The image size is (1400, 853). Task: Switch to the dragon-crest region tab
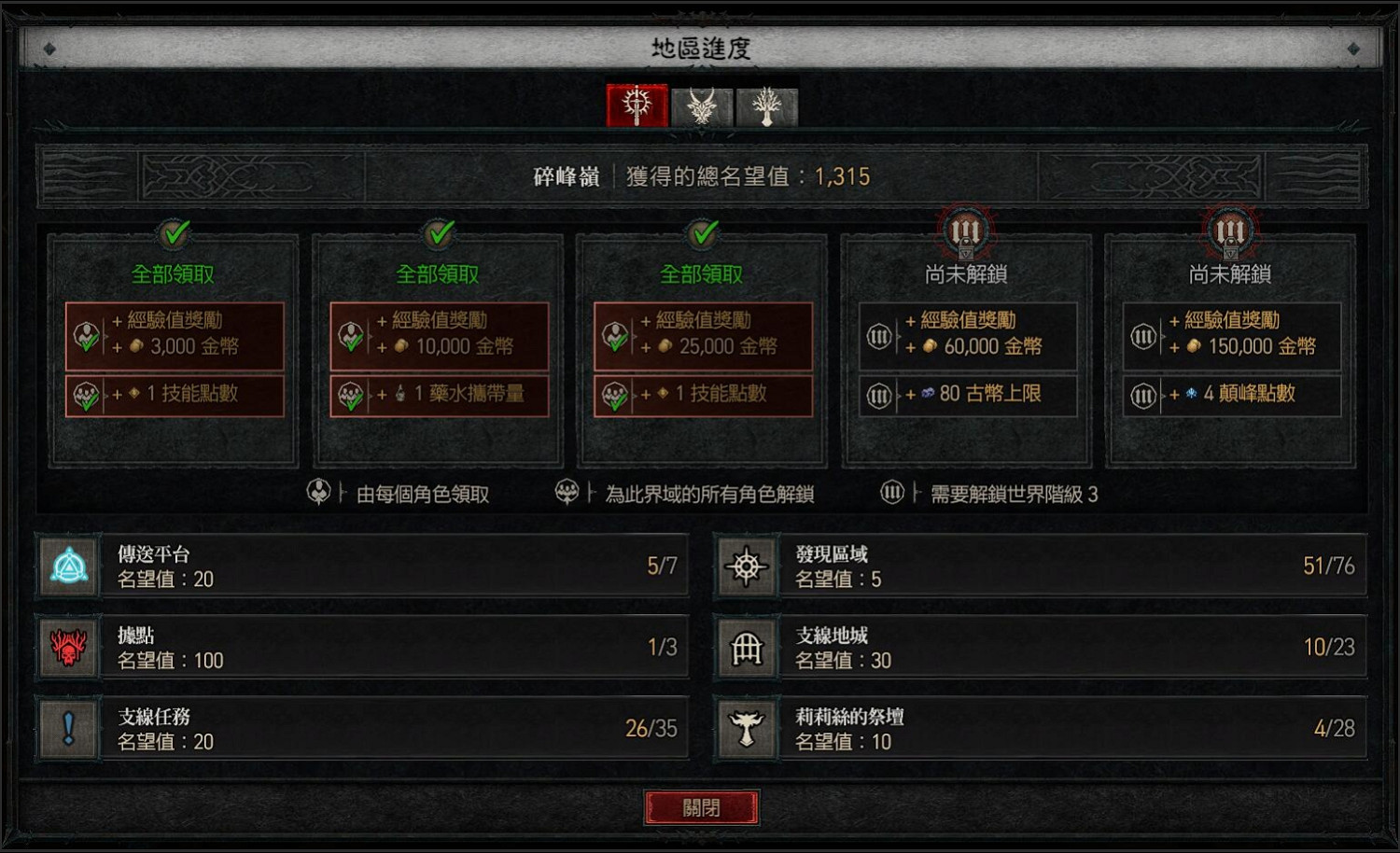click(701, 105)
